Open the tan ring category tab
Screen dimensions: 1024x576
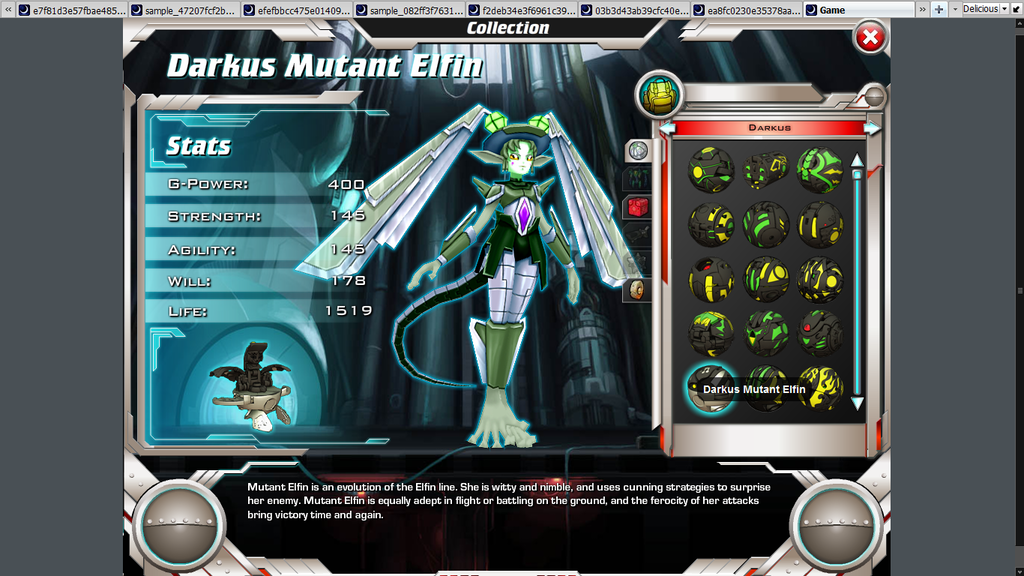coord(637,290)
